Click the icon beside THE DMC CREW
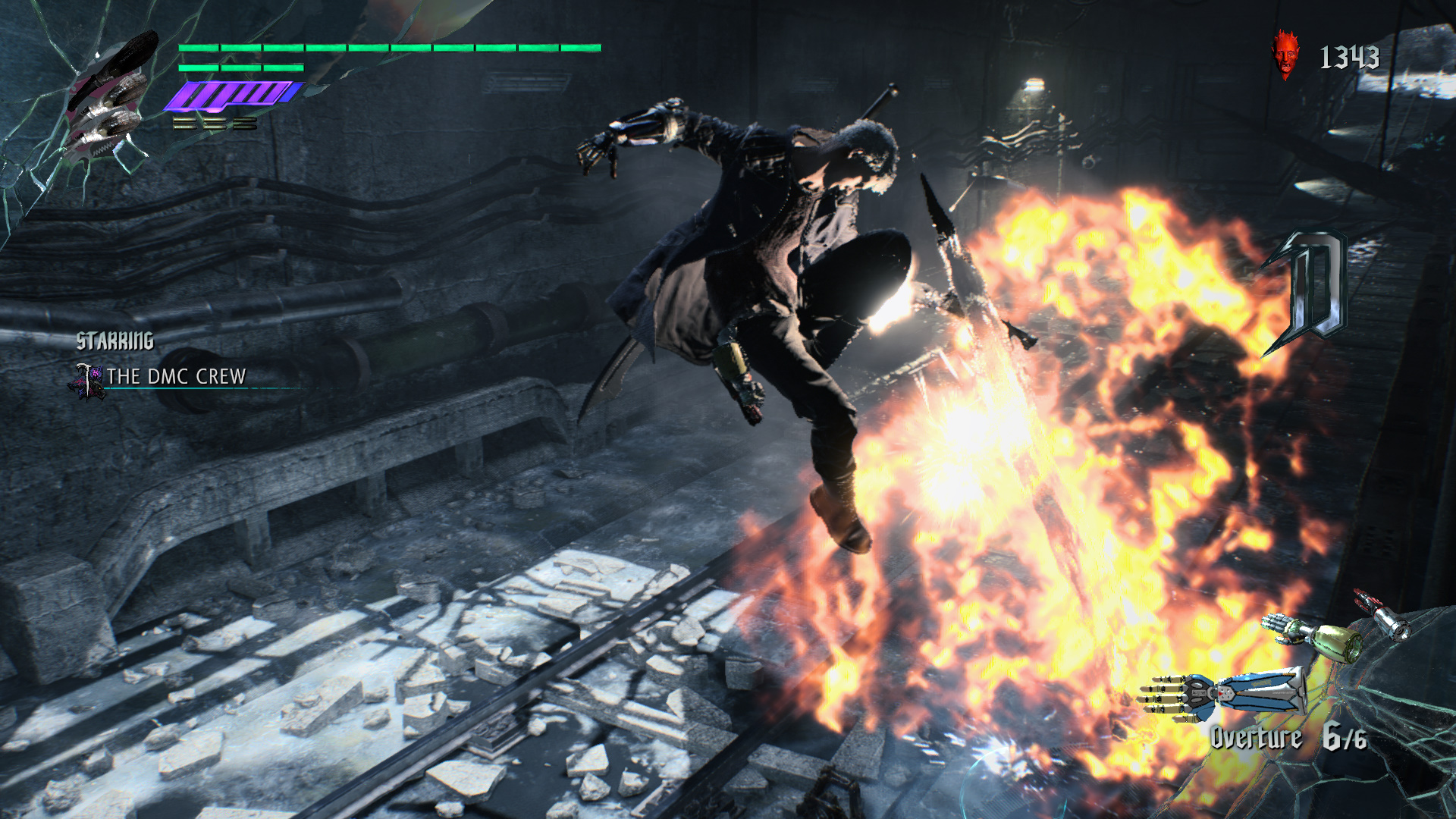Viewport: 1456px width, 819px height. (88, 381)
